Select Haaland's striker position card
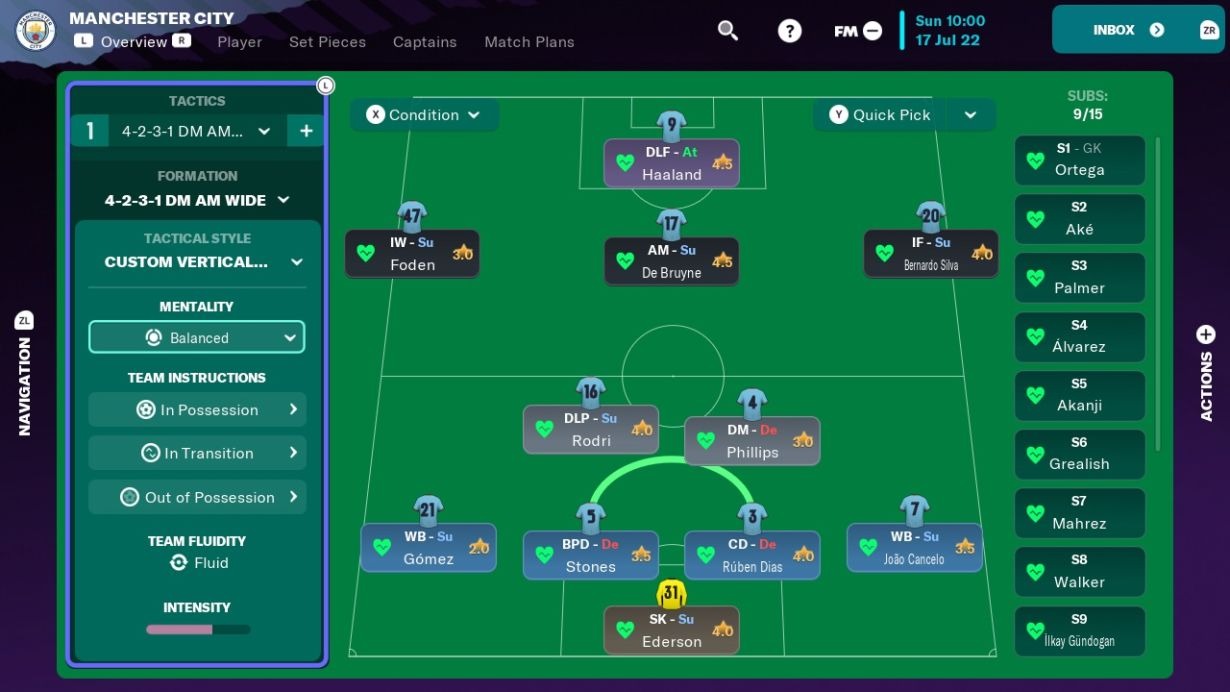Viewport: 1230px width, 692px height. click(671, 163)
